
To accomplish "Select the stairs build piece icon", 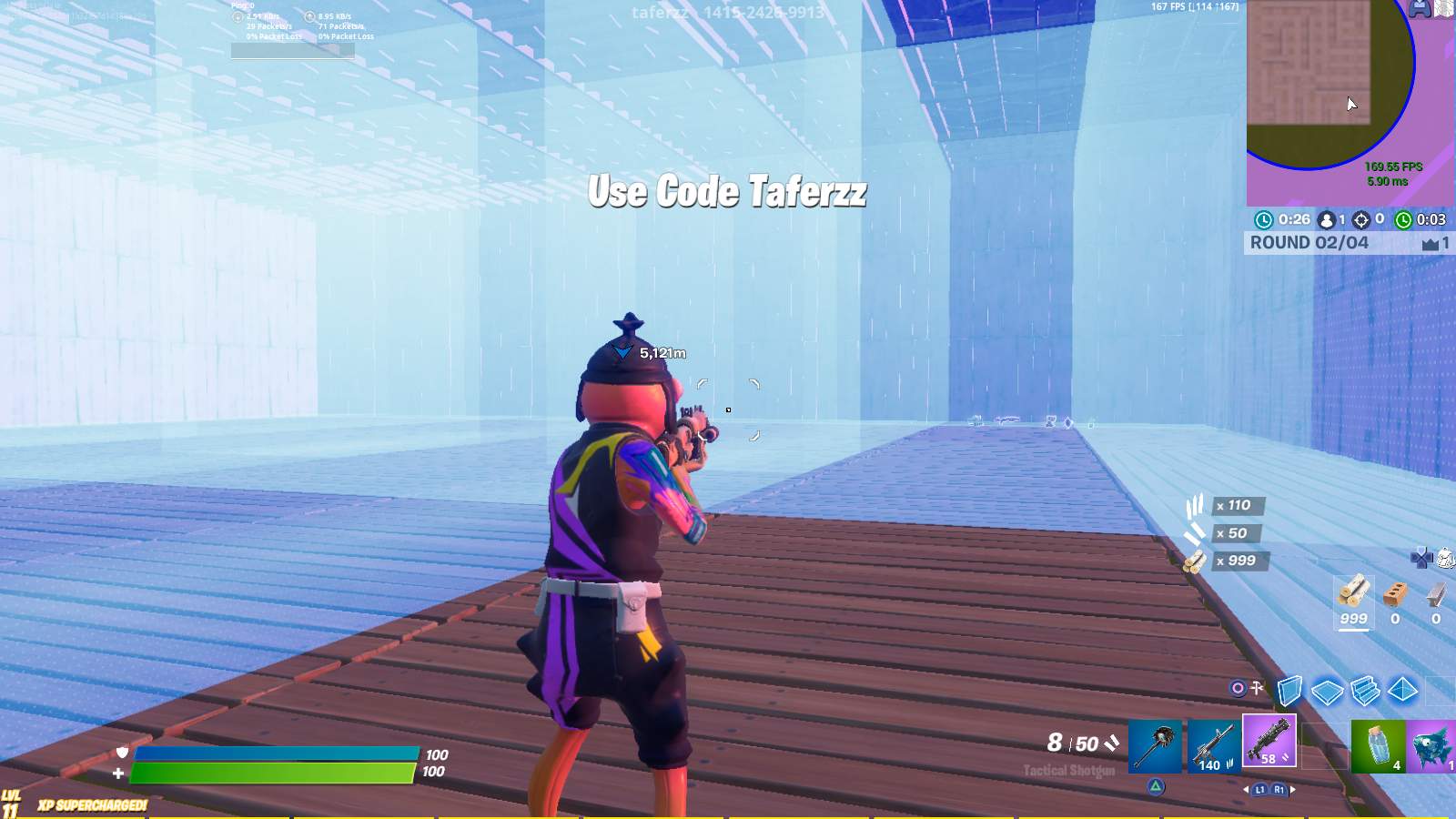I will click(1365, 692).
